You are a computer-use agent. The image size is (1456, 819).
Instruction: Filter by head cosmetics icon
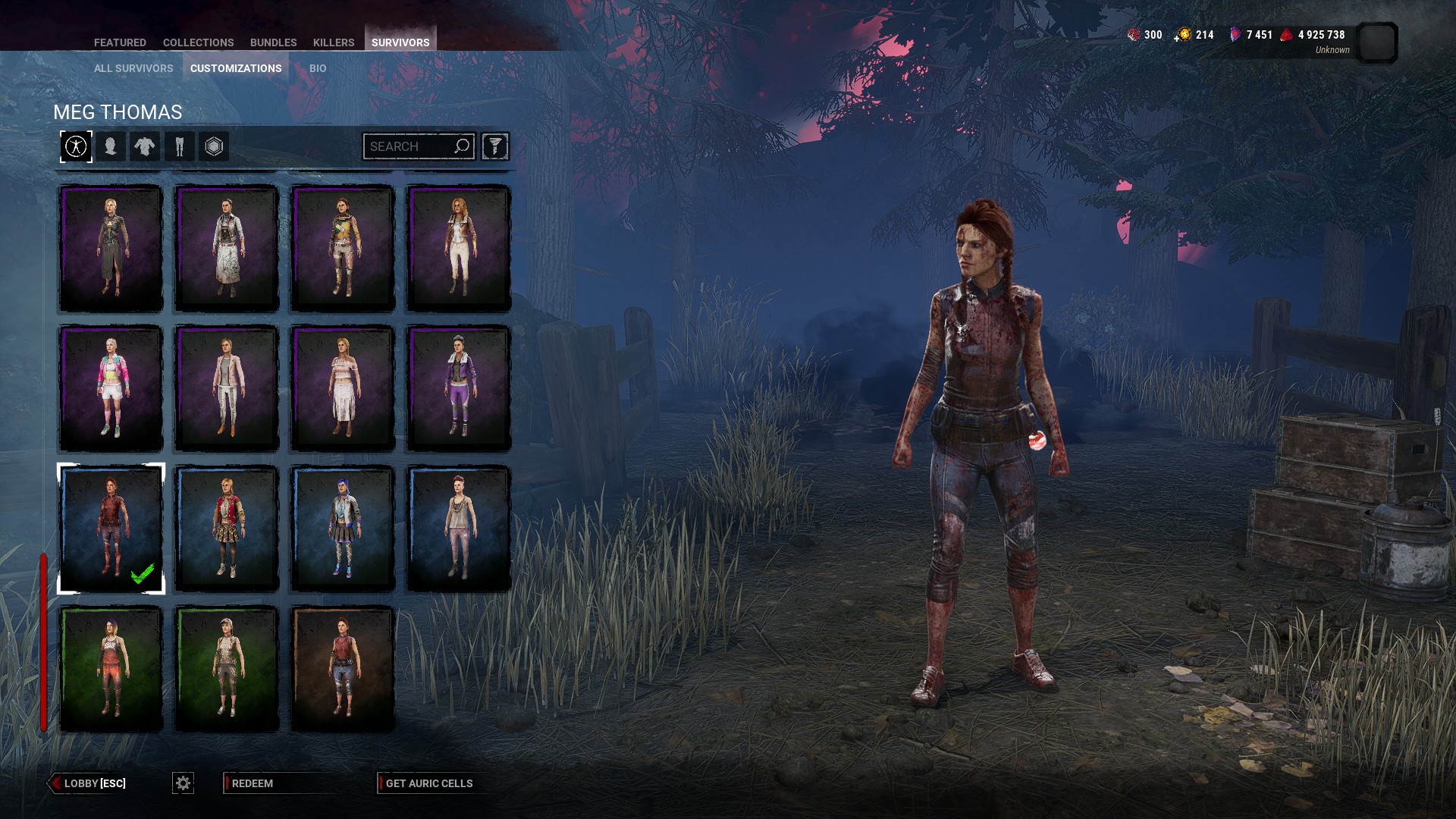pos(111,146)
